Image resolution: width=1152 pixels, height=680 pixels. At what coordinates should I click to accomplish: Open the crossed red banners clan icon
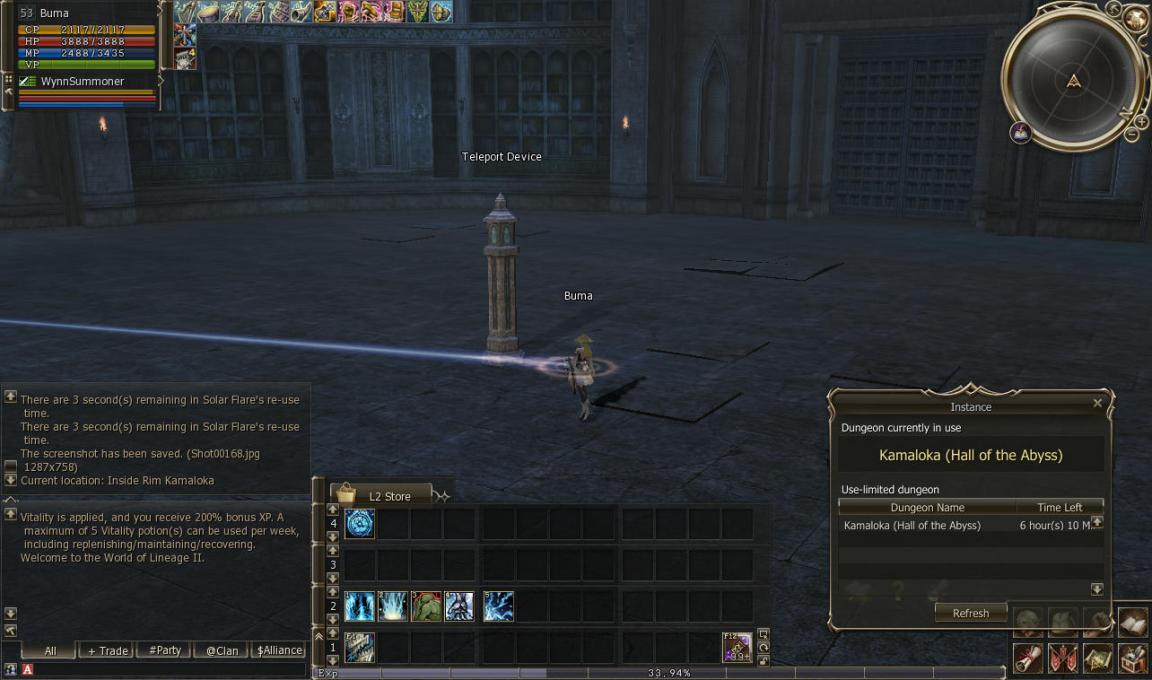pyautogui.click(x=1064, y=657)
